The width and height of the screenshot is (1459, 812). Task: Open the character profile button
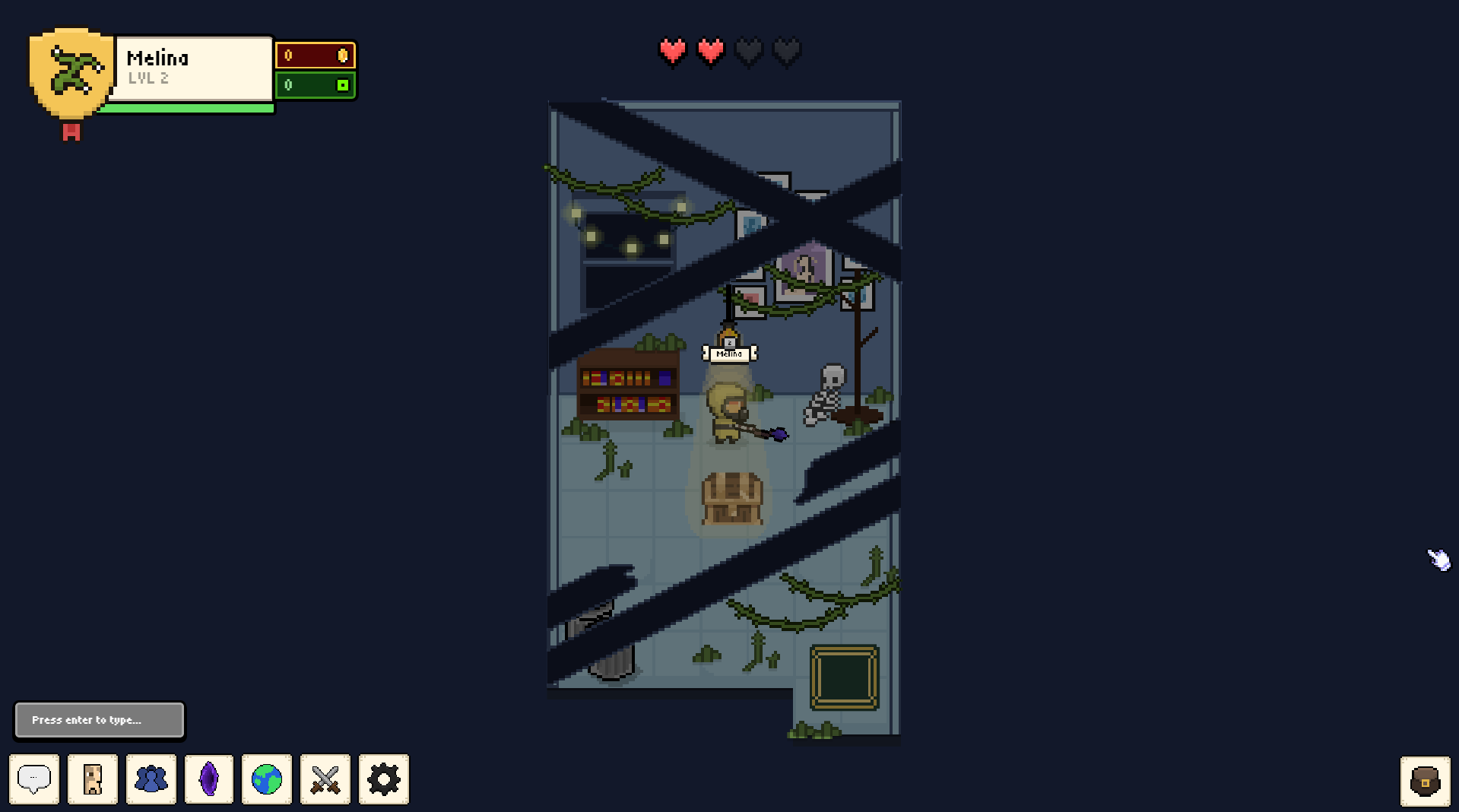tap(93, 779)
